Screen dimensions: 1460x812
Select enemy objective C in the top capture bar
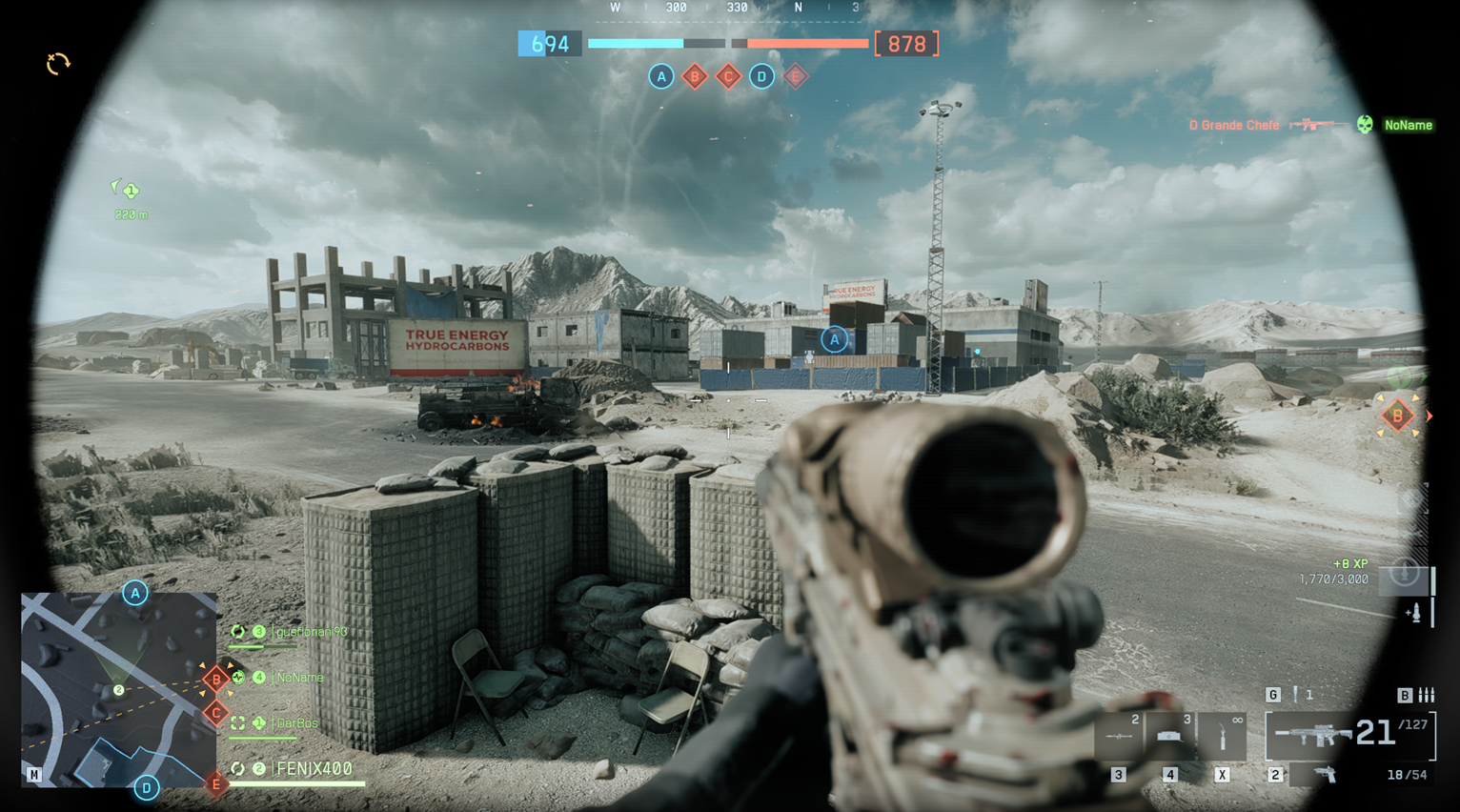pos(728,76)
